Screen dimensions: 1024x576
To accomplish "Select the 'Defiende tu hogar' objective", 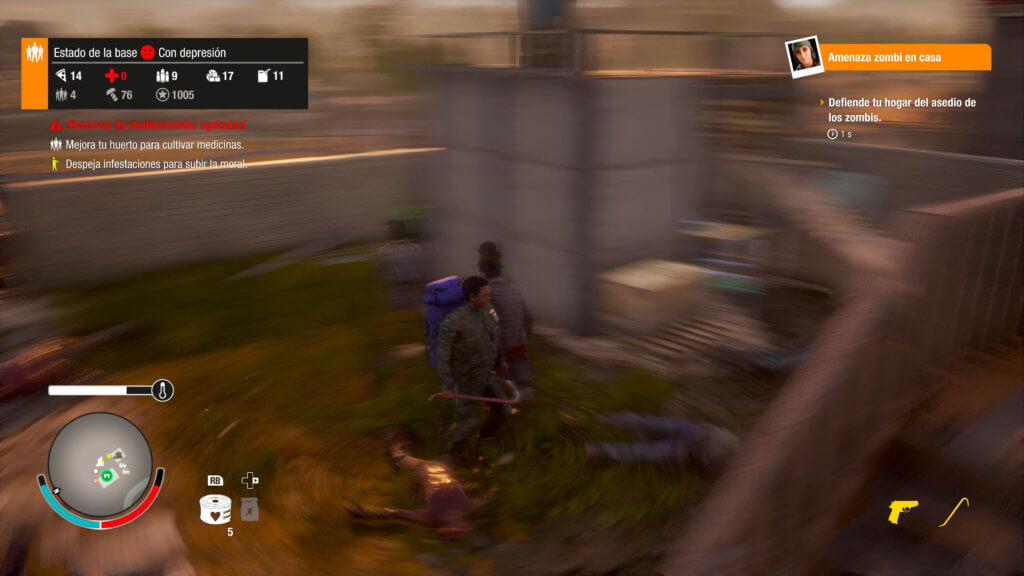I will (902, 109).
